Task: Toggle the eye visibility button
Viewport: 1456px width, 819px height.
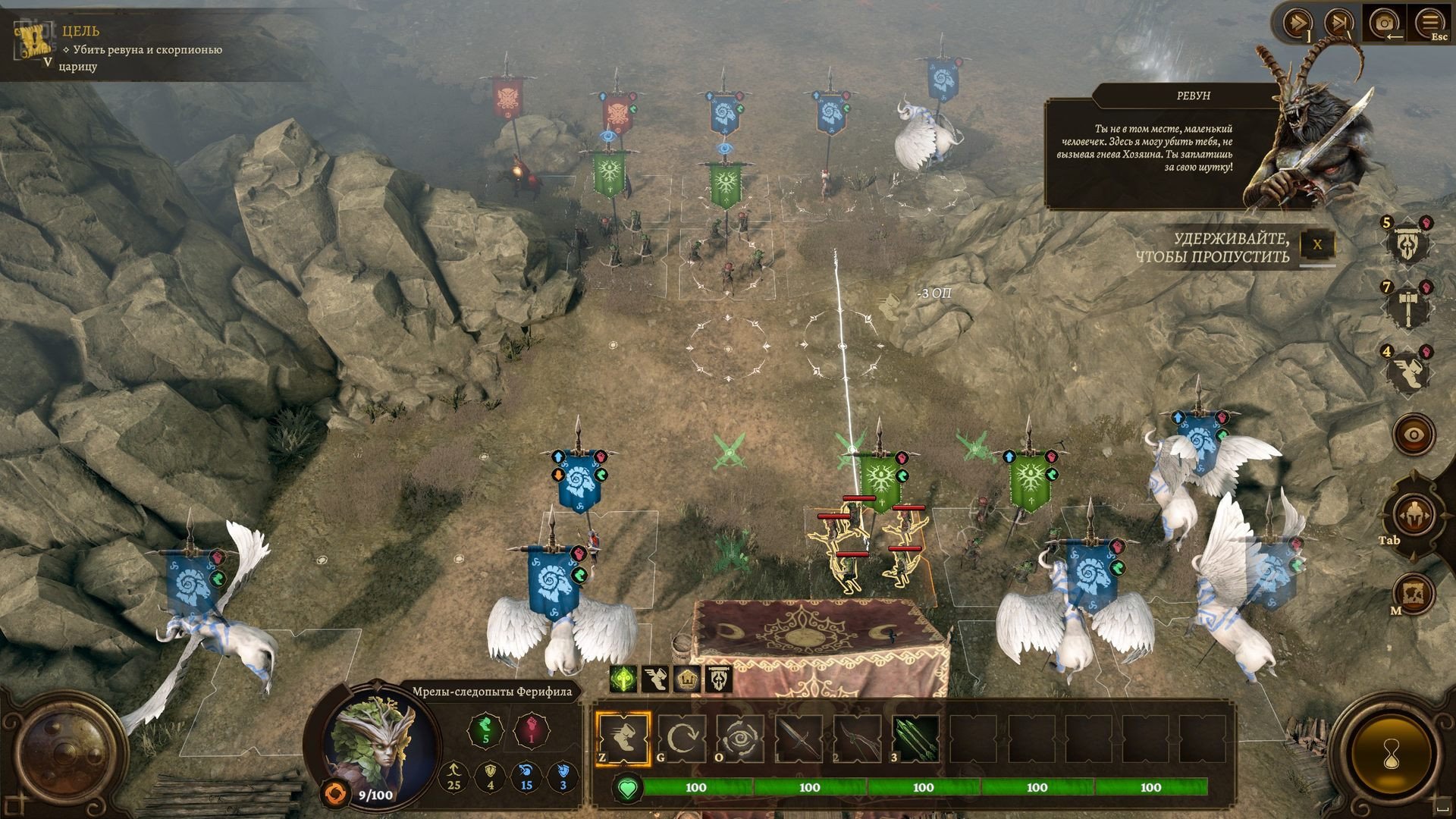Action: pos(1414,435)
